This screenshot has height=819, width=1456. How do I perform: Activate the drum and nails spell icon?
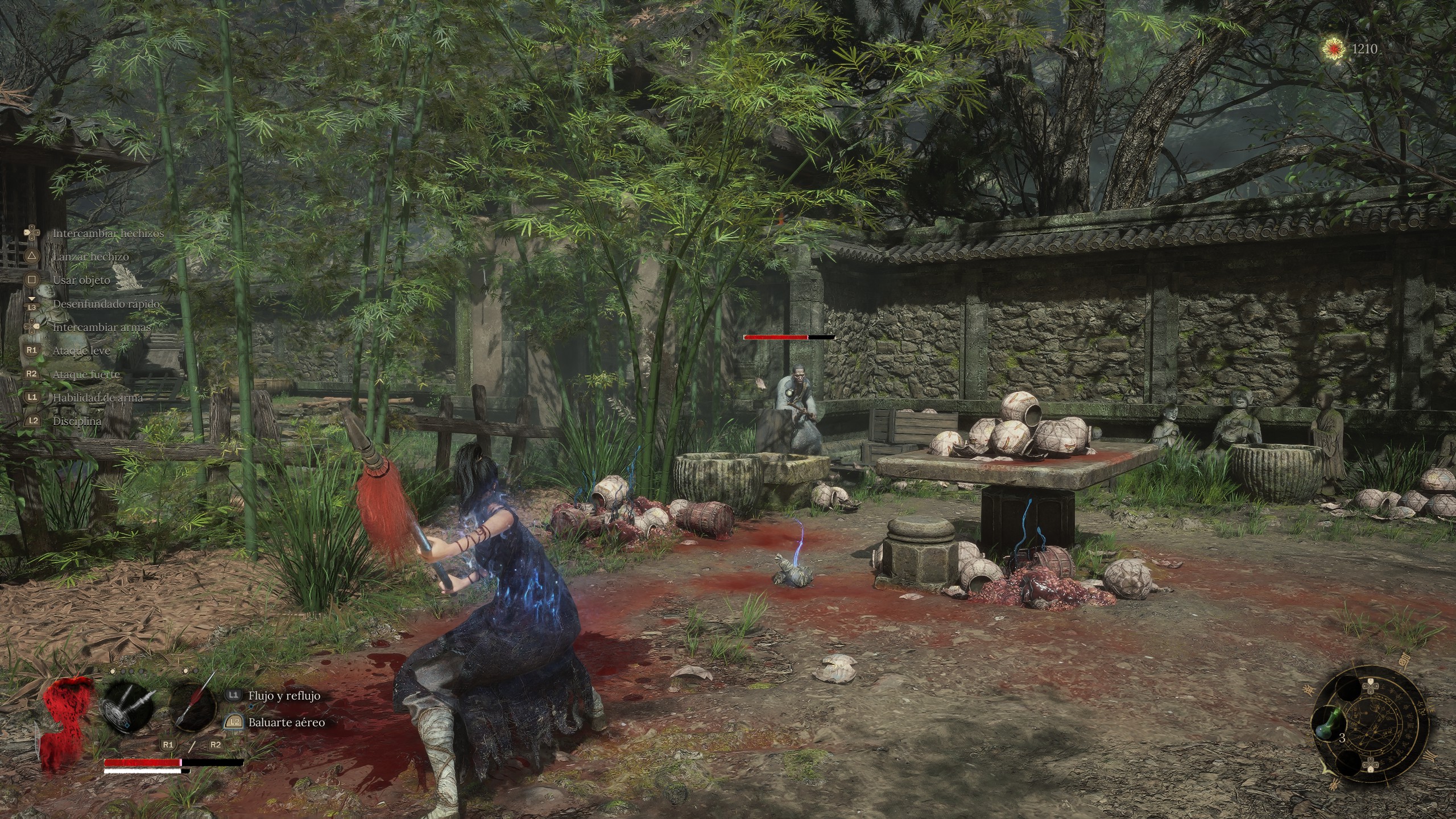(x=127, y=709)
